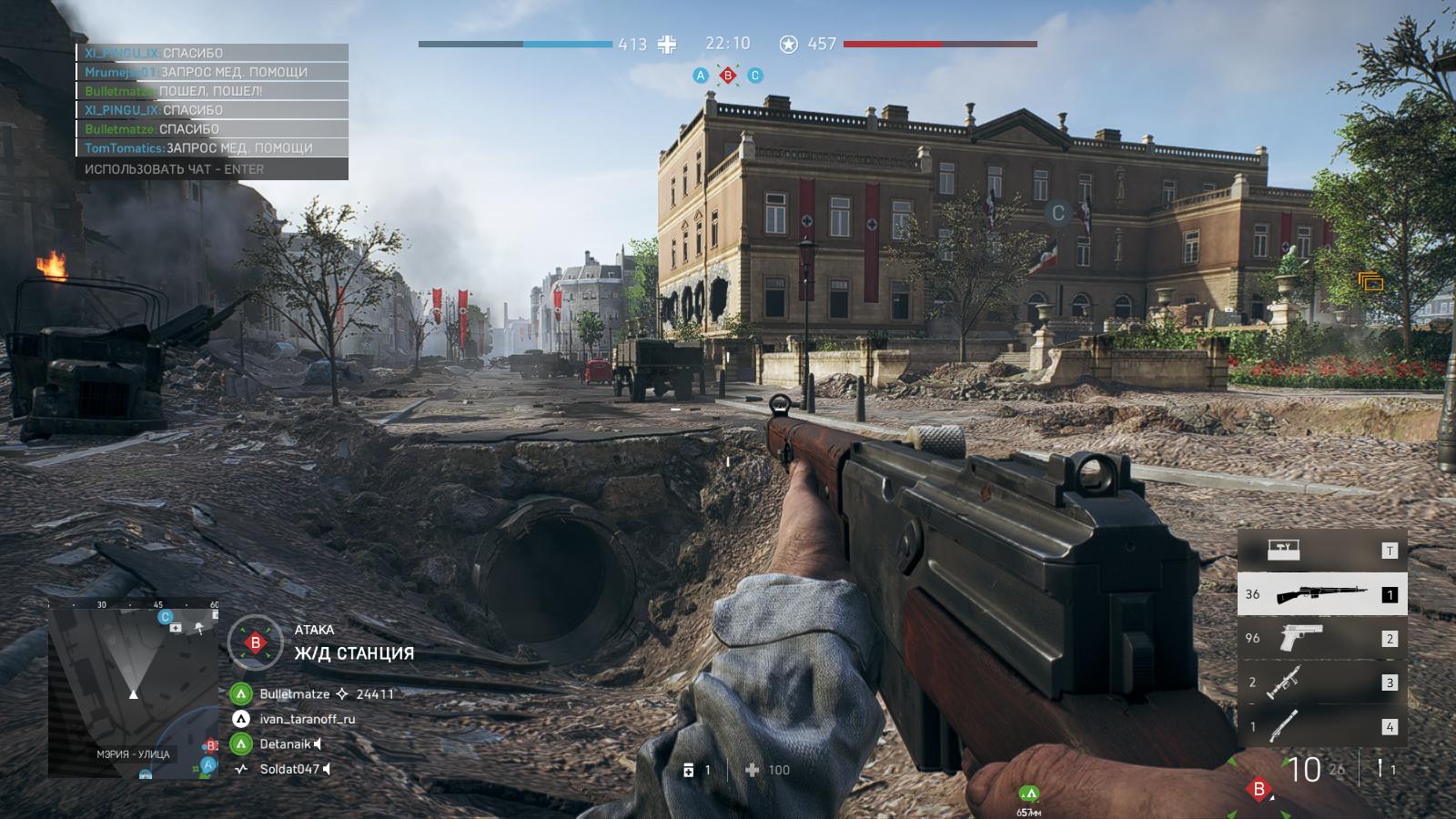Click TomTomatics' medic request chat message

pyautogui.click(x=211, y=147)
